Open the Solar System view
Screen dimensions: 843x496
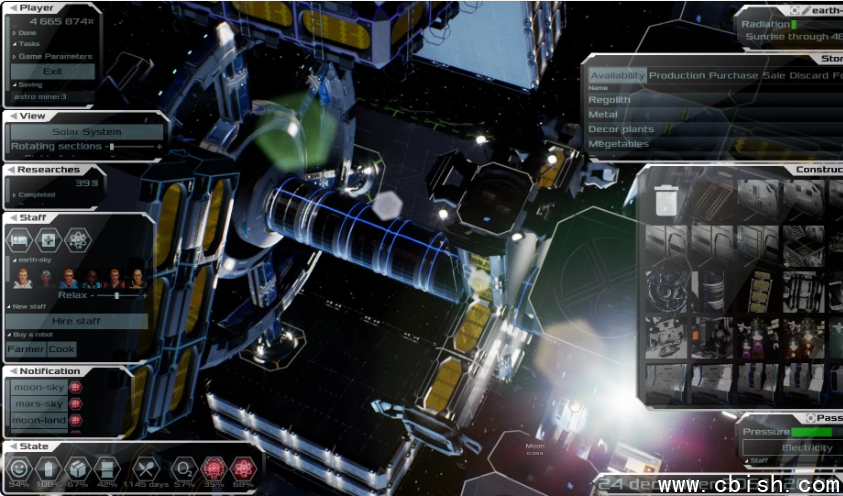point(86,132)
